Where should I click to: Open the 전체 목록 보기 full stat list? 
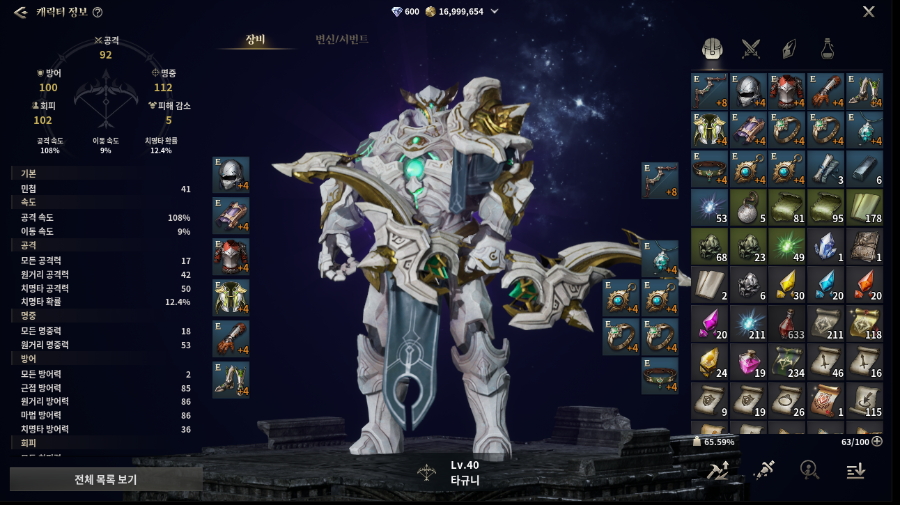(106, 479)
